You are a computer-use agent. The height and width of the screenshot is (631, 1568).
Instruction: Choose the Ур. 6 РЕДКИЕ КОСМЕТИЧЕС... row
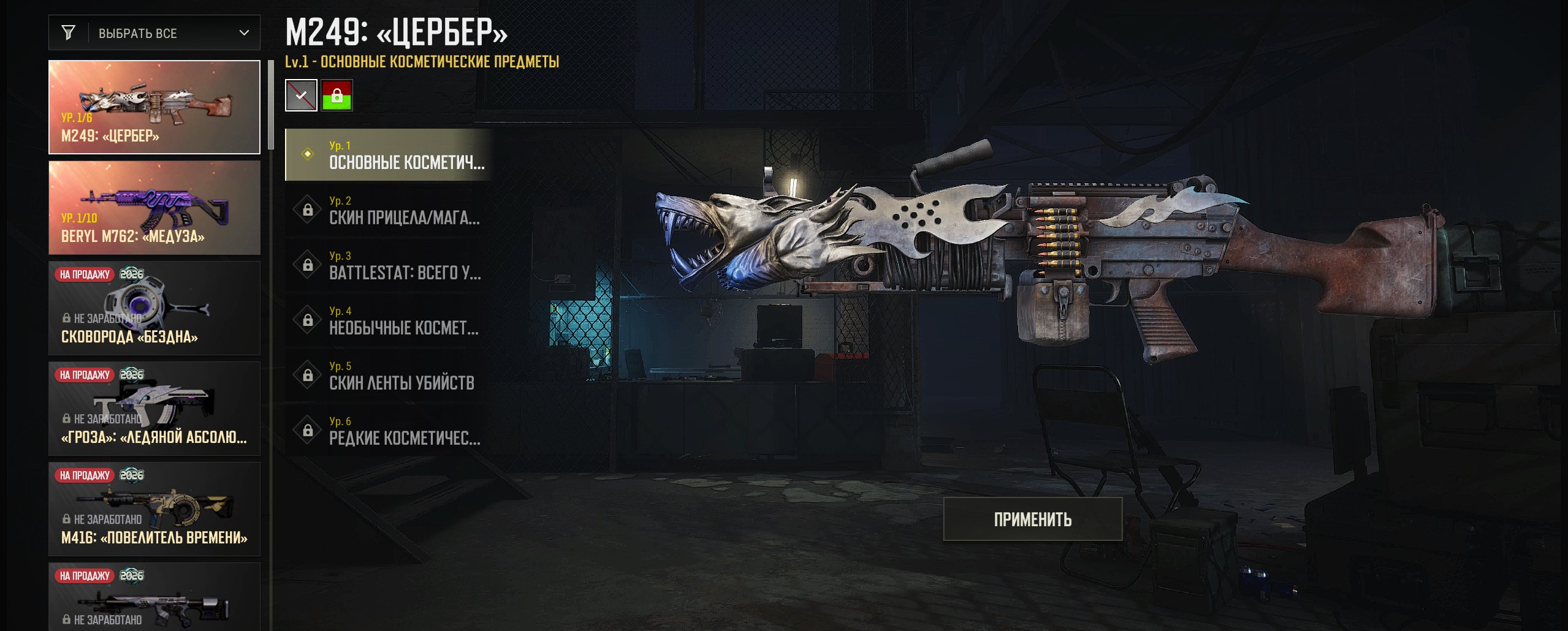coord(389,430)
